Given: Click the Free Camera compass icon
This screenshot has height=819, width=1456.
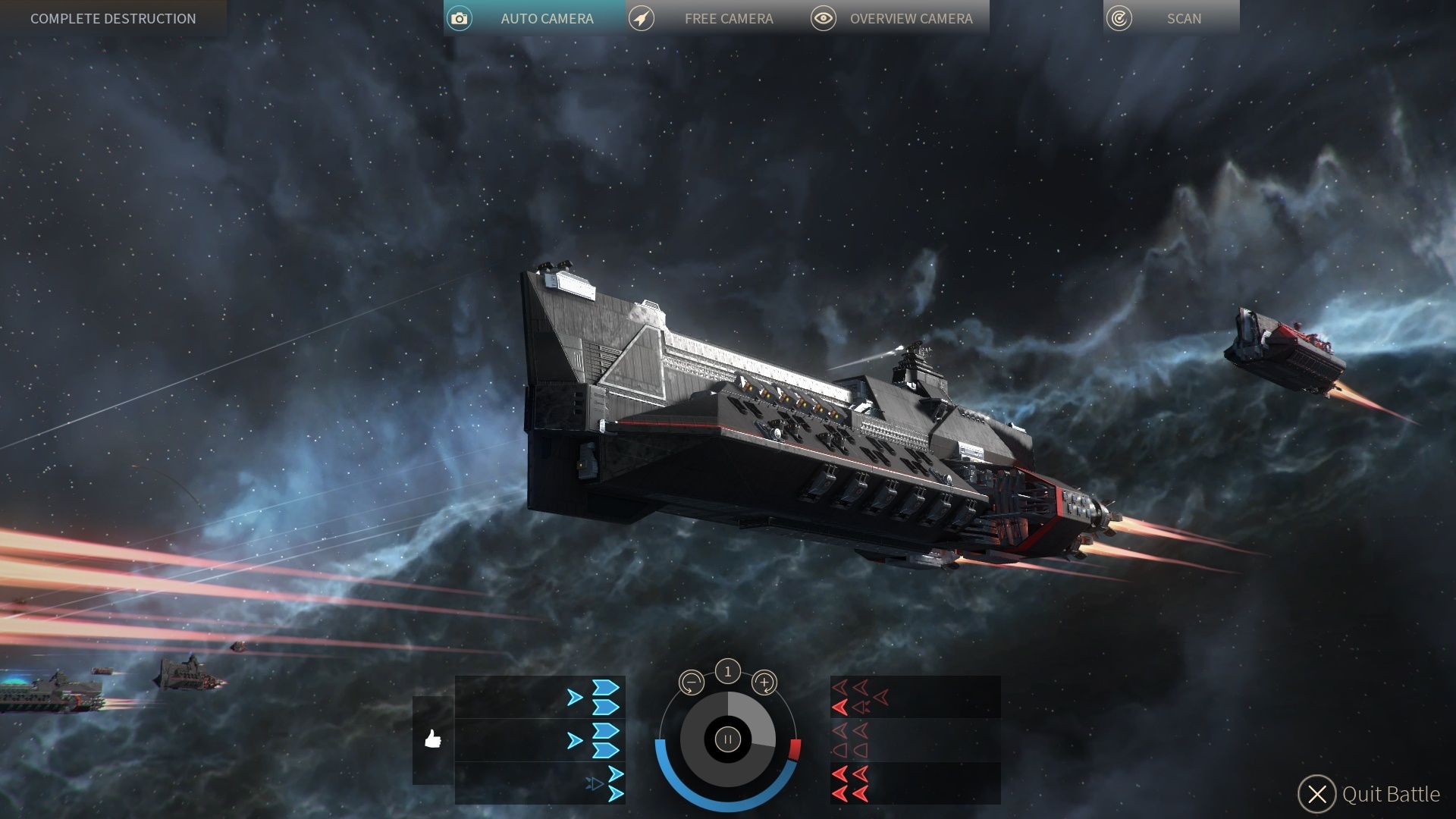Looking at the screenshot, I should pyautogui.click(x=642, y=18).
